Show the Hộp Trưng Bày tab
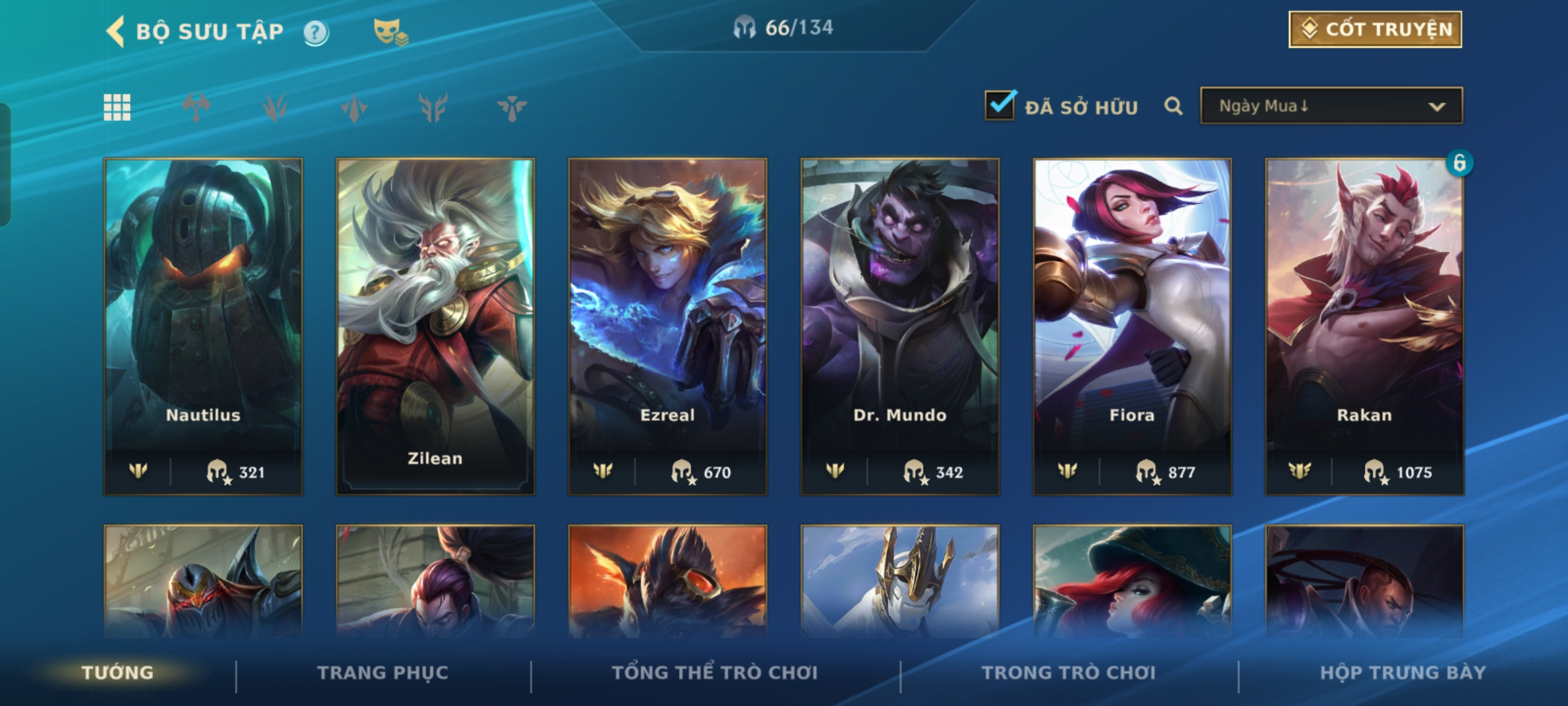The width and height of the screenshot is (1568, 706). tap(1403, 673)
